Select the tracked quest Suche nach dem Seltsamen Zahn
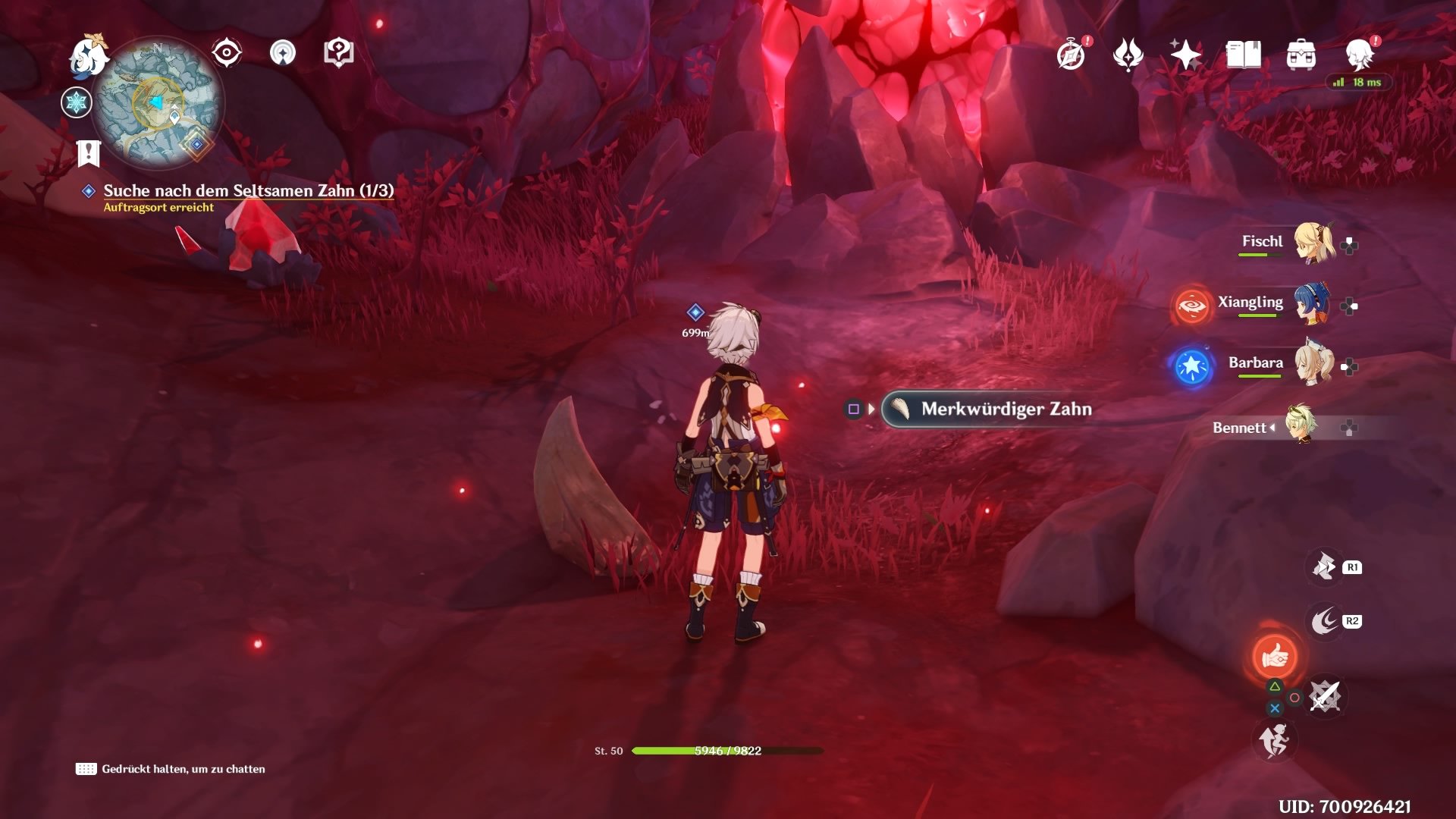Screen dimensions: 1456x819 coord(248,191)
